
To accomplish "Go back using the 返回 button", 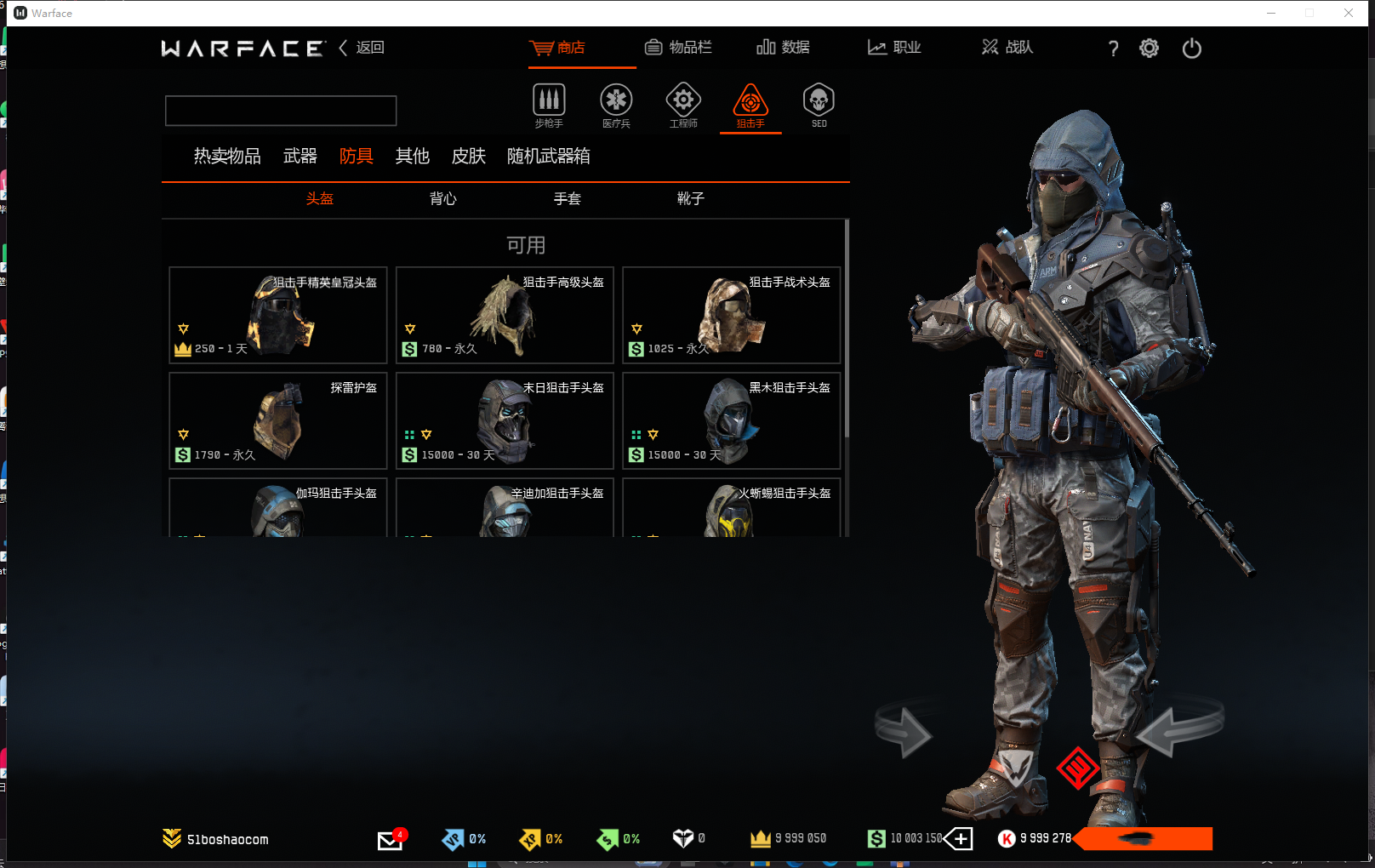I will (x=362, y=48).
